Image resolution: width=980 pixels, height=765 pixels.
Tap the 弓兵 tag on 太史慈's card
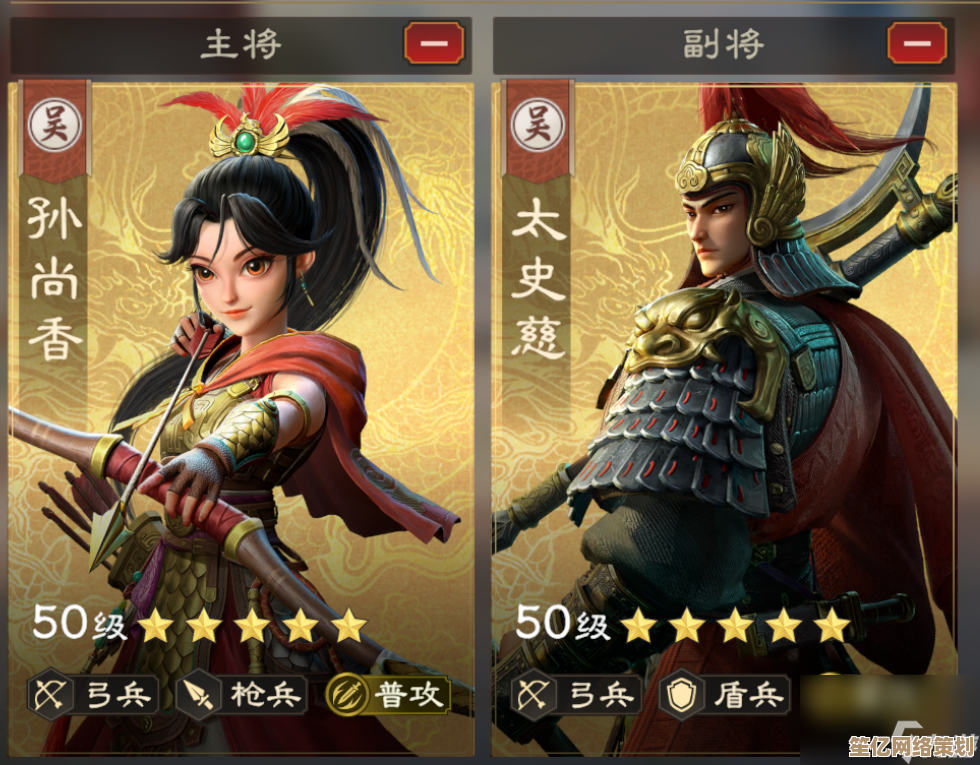[x=576, y=695]
